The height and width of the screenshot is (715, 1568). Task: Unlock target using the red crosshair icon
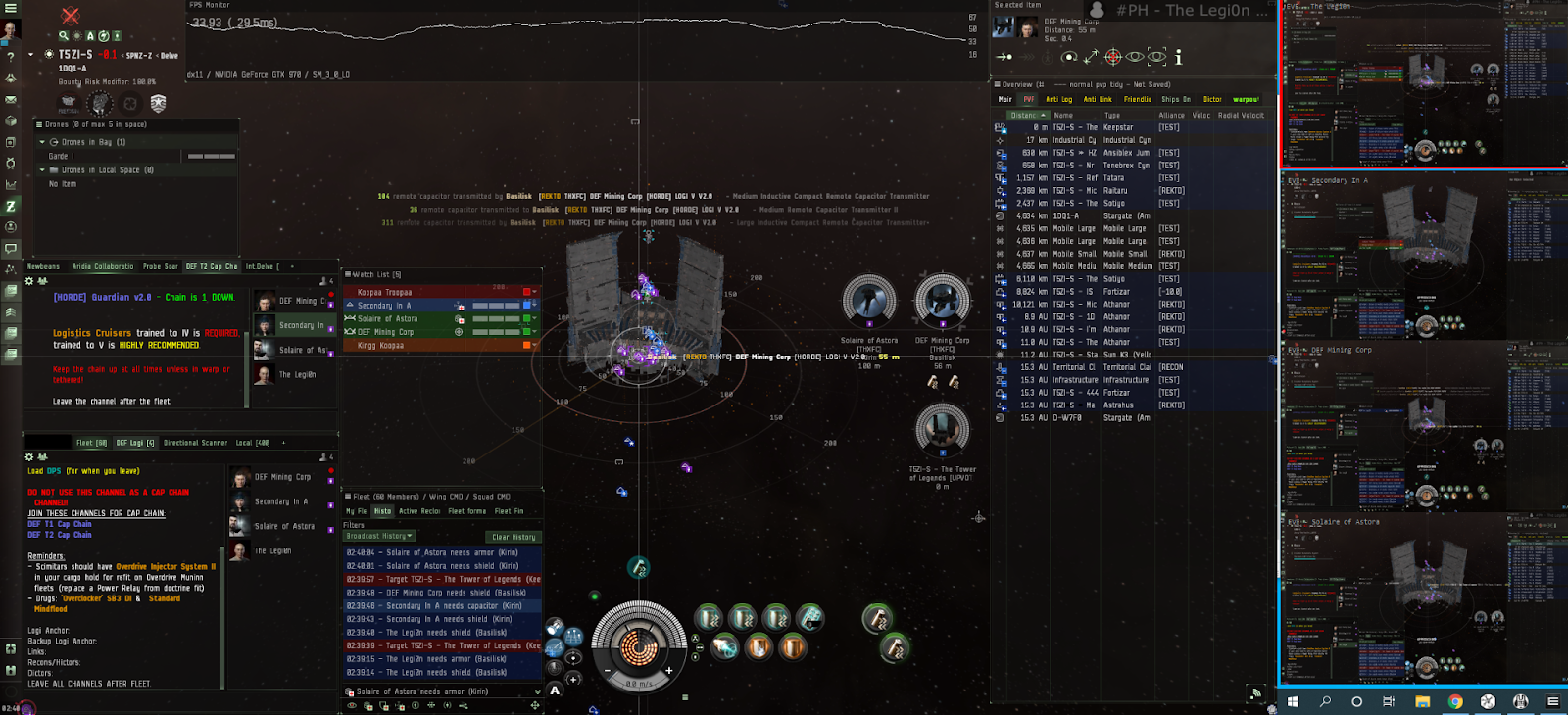[x=1113, y=58]
